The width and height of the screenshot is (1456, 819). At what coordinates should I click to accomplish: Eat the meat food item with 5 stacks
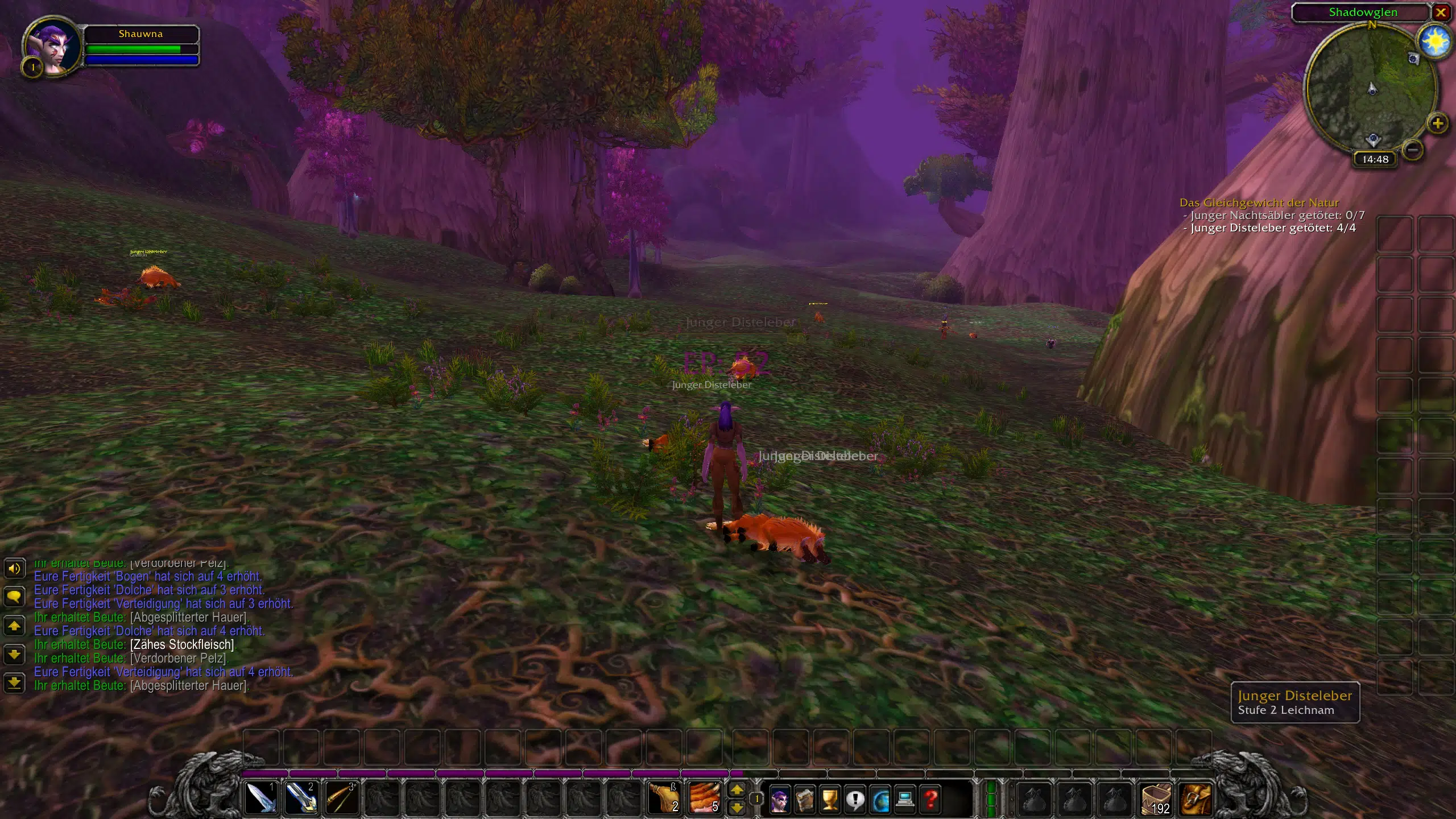click(x=705, y=798)
